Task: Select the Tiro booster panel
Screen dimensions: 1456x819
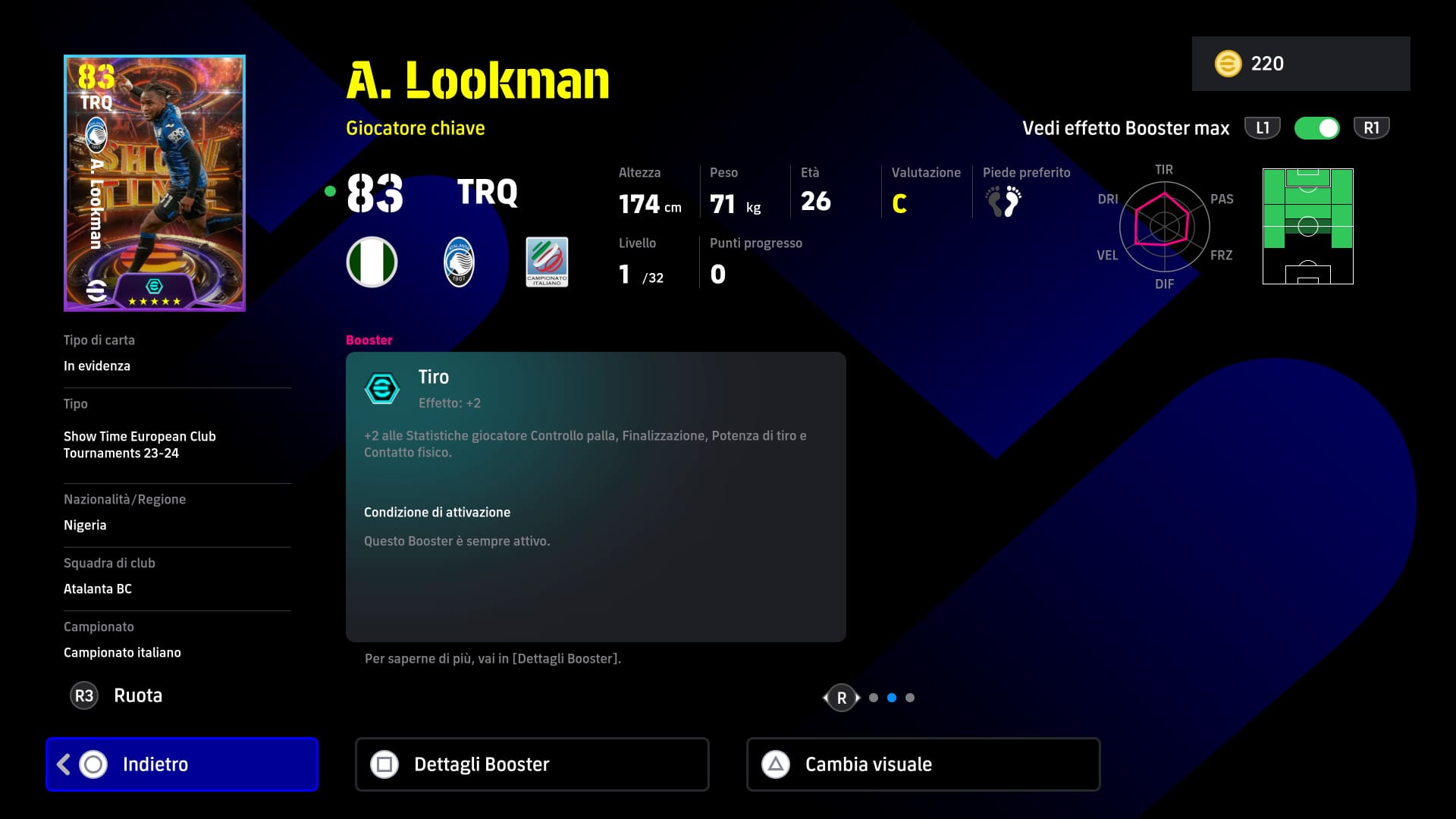Action: pos(595,496)
